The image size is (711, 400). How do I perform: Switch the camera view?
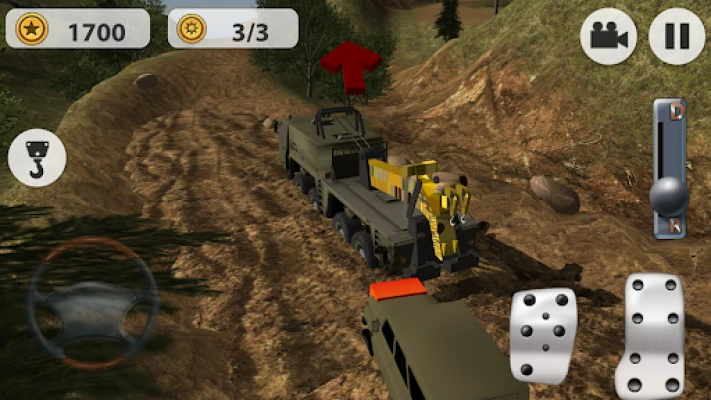608,37
